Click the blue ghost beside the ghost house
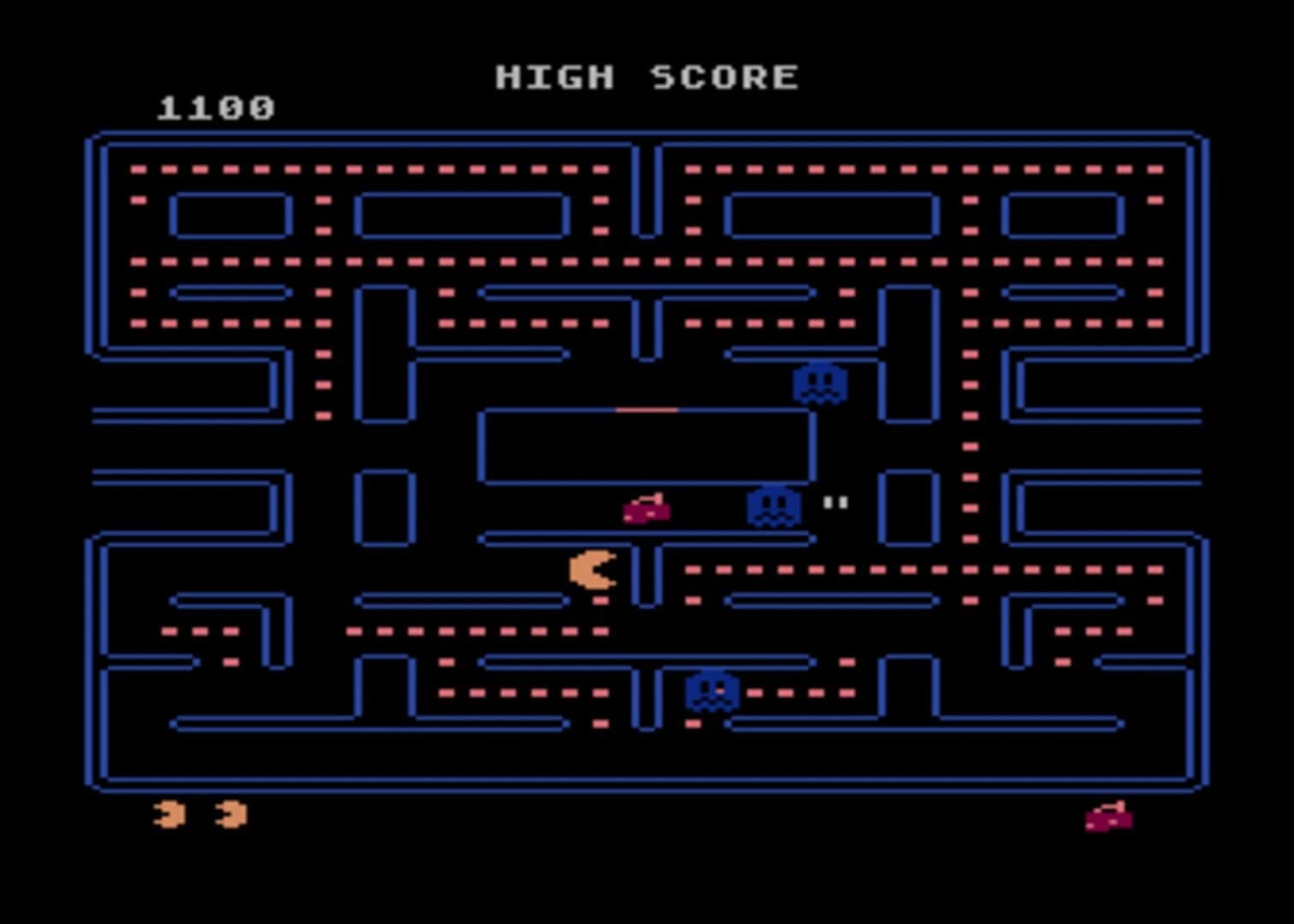Image resolution: width=1294 pixels, height=924 pixels. [x=773, y=506]
